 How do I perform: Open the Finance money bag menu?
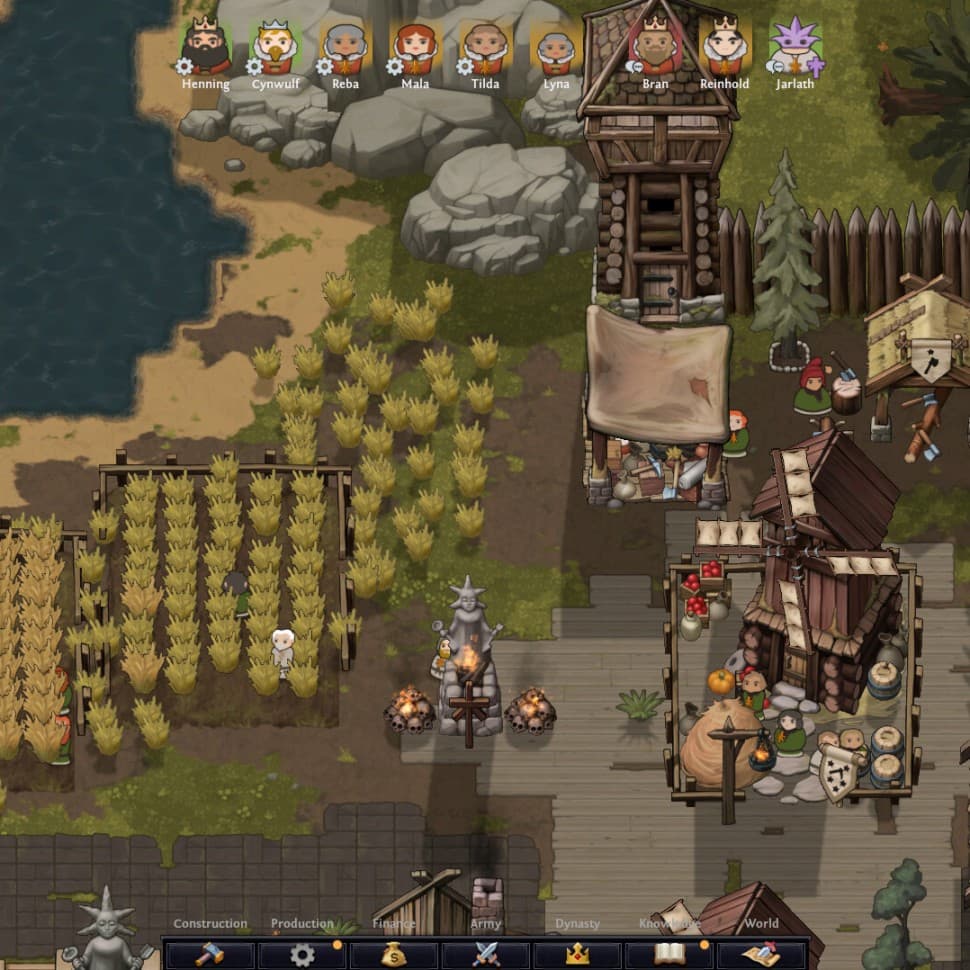point(394,954)
